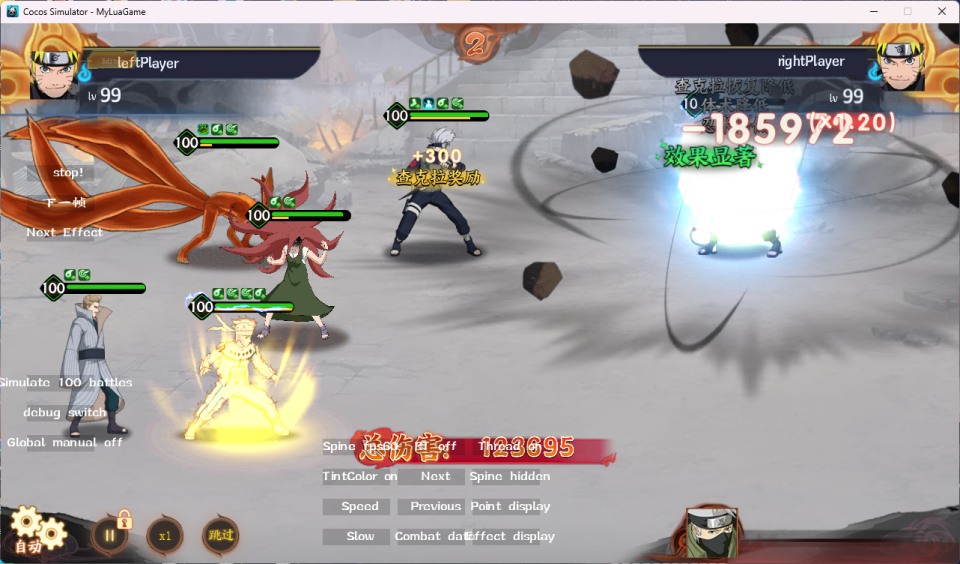Toggle Spine hidden
The width and height of the screenshot is (960, 564).
510,477
